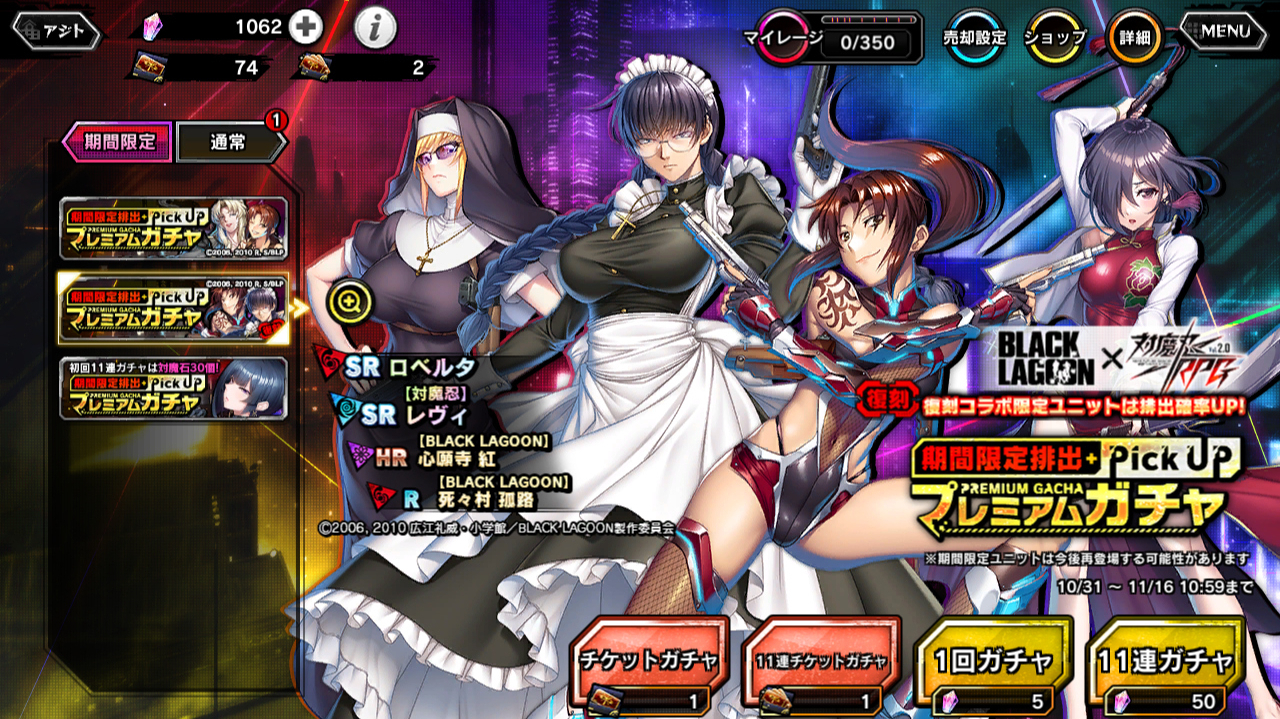
Task: Switch to the 期間限定 tab
Action: click(118, 142)
